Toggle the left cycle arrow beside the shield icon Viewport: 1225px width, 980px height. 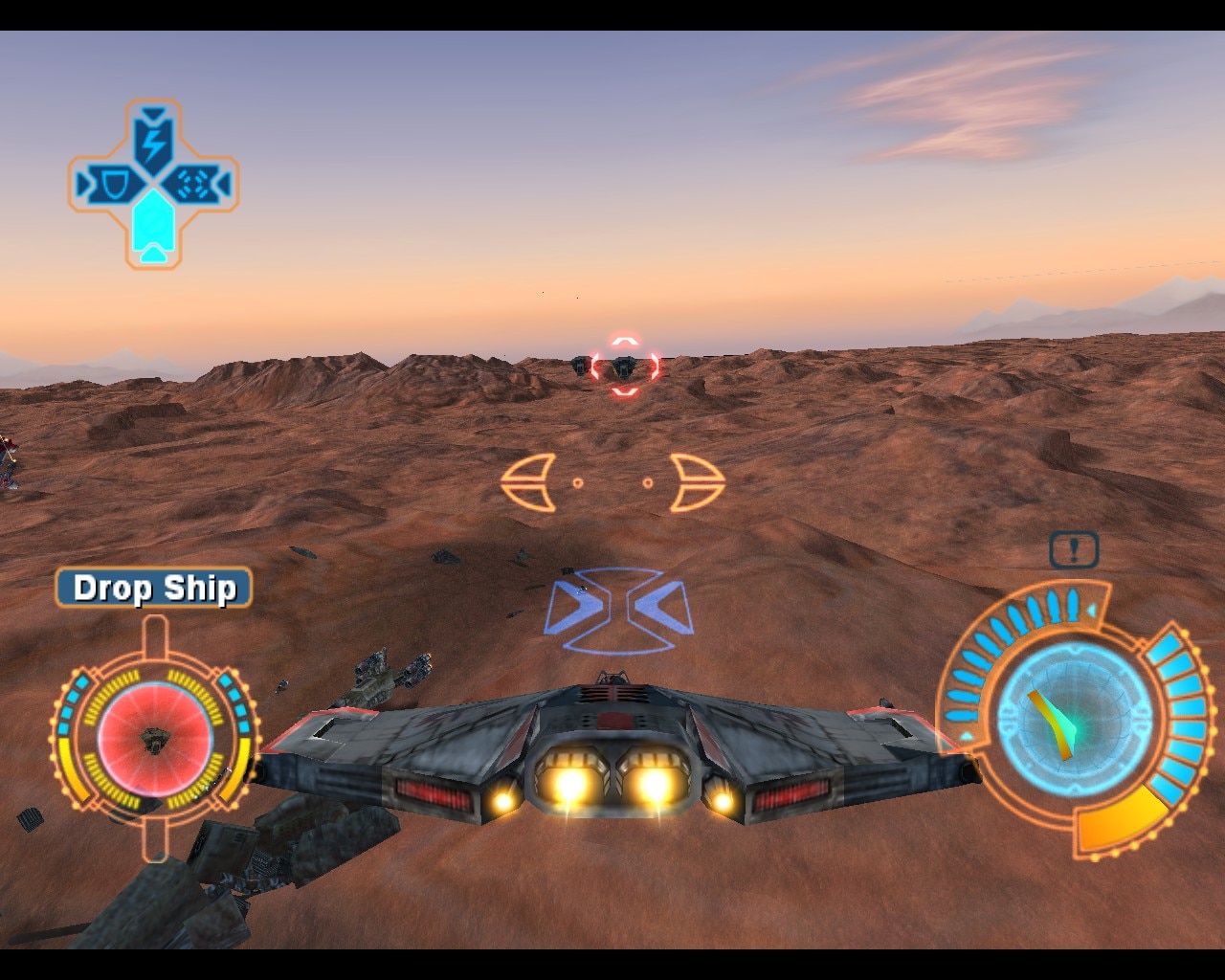pyautogui.click(x=83, y=182)
